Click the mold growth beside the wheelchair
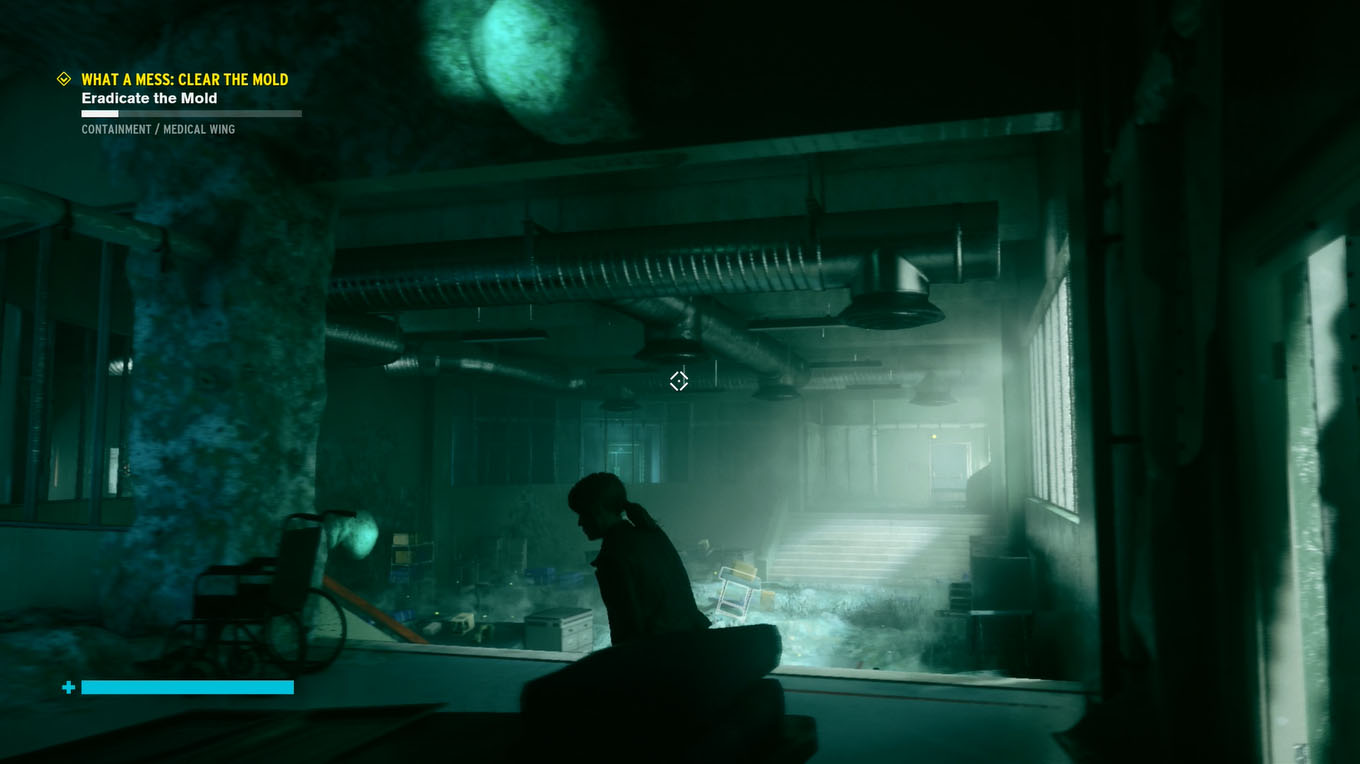Viewport: 1360px width, 764px height. pos(360,534)
